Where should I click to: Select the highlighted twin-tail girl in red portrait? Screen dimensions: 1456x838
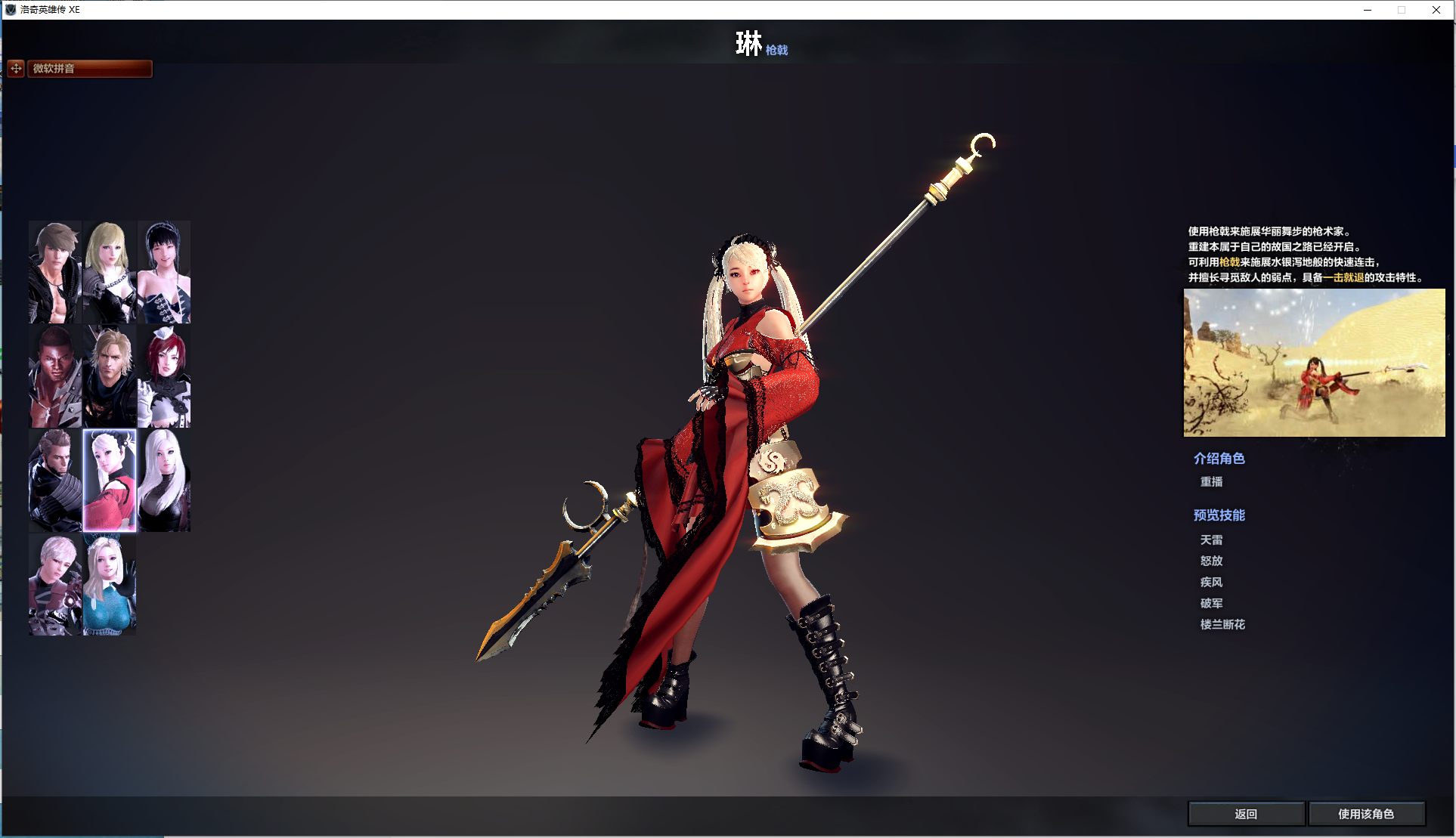(110, 481)
